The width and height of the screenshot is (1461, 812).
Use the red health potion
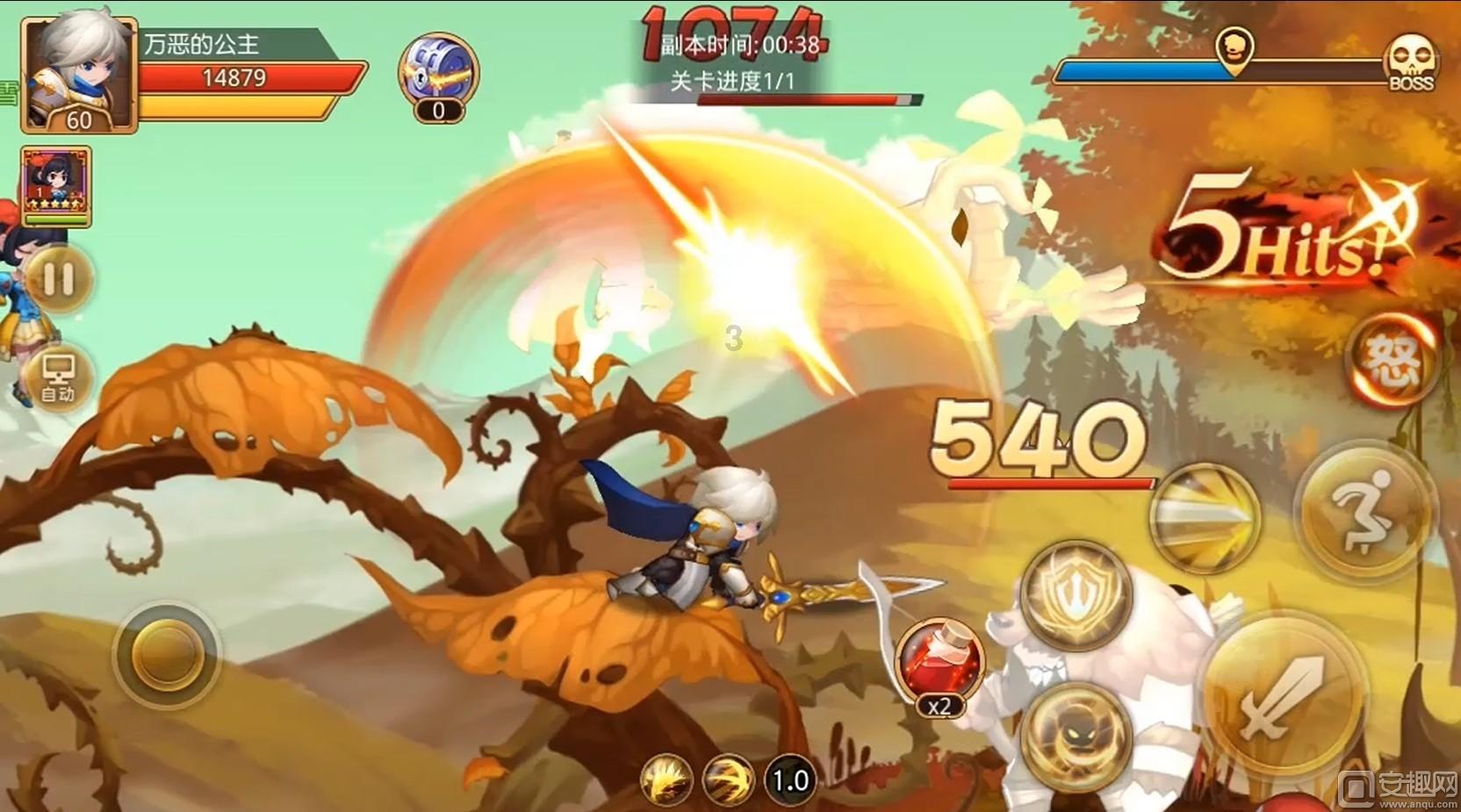coord(939,661)
